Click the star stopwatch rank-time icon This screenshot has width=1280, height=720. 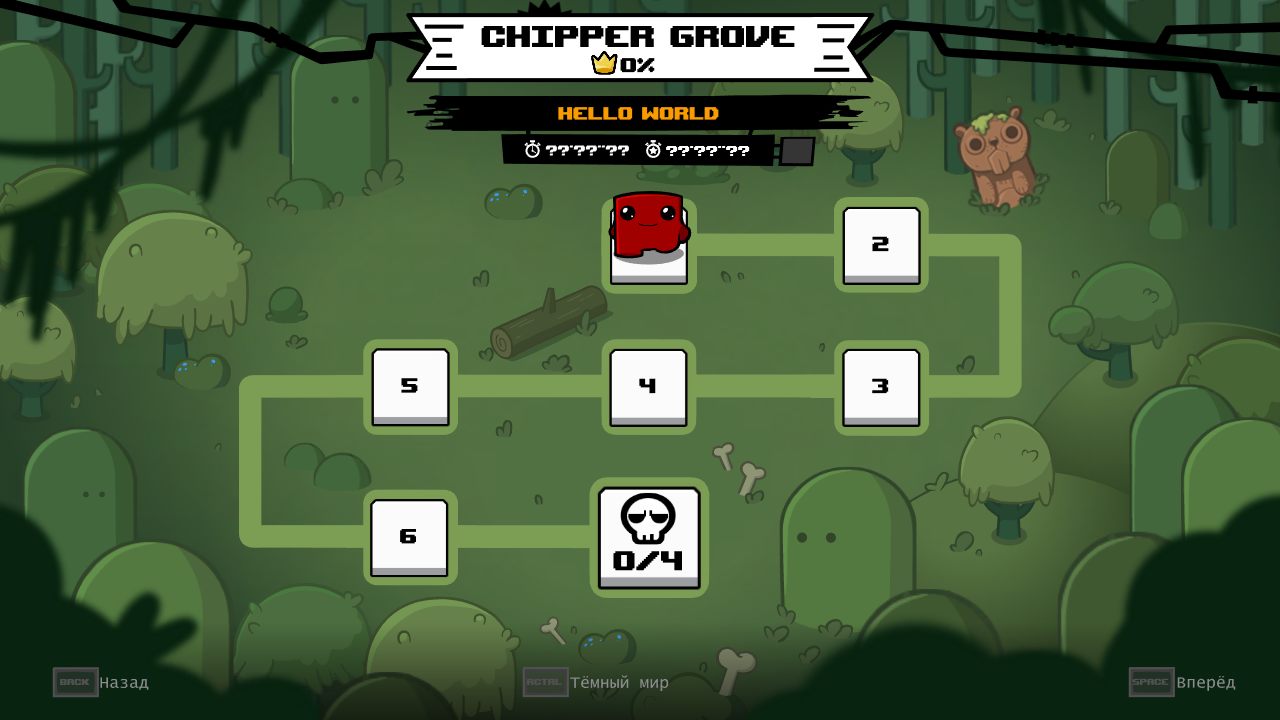pyautogui.click(x=651, y=150)
